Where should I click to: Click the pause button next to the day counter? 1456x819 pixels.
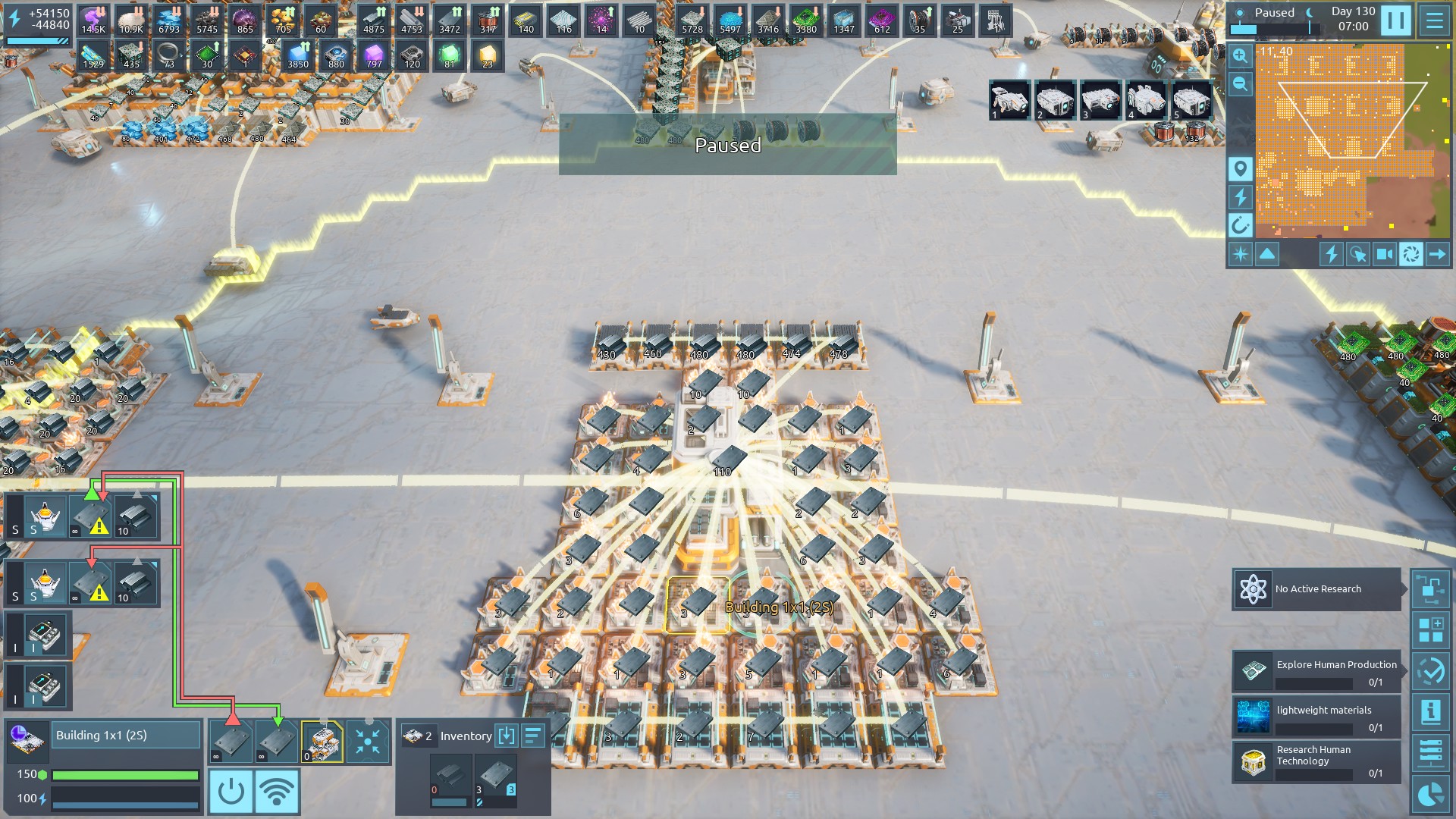click(1395, 20)
